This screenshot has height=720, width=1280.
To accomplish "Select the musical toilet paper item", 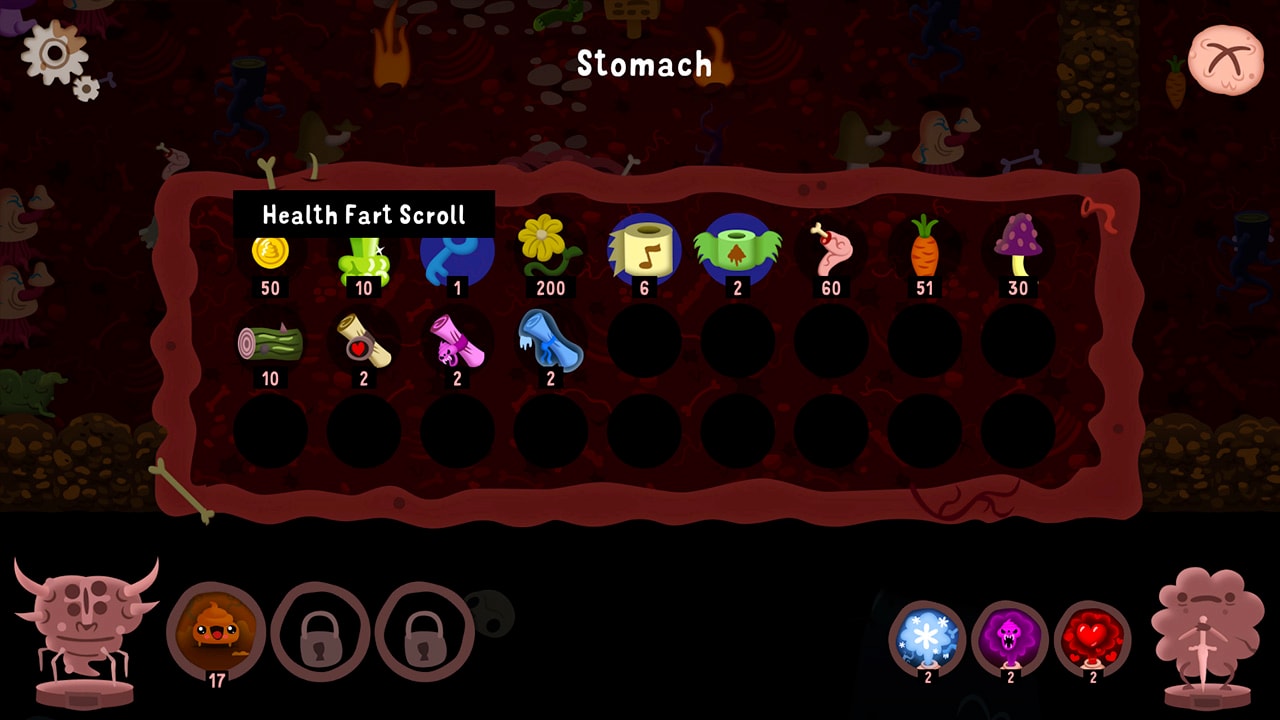I will (645, 250).
